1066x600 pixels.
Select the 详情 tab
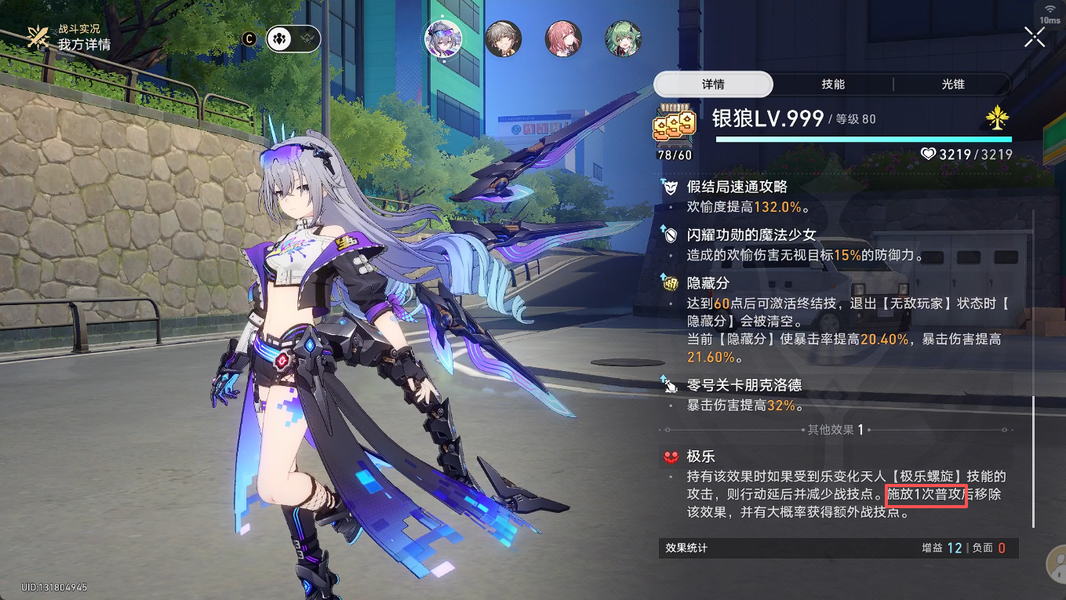coord(713,85)
